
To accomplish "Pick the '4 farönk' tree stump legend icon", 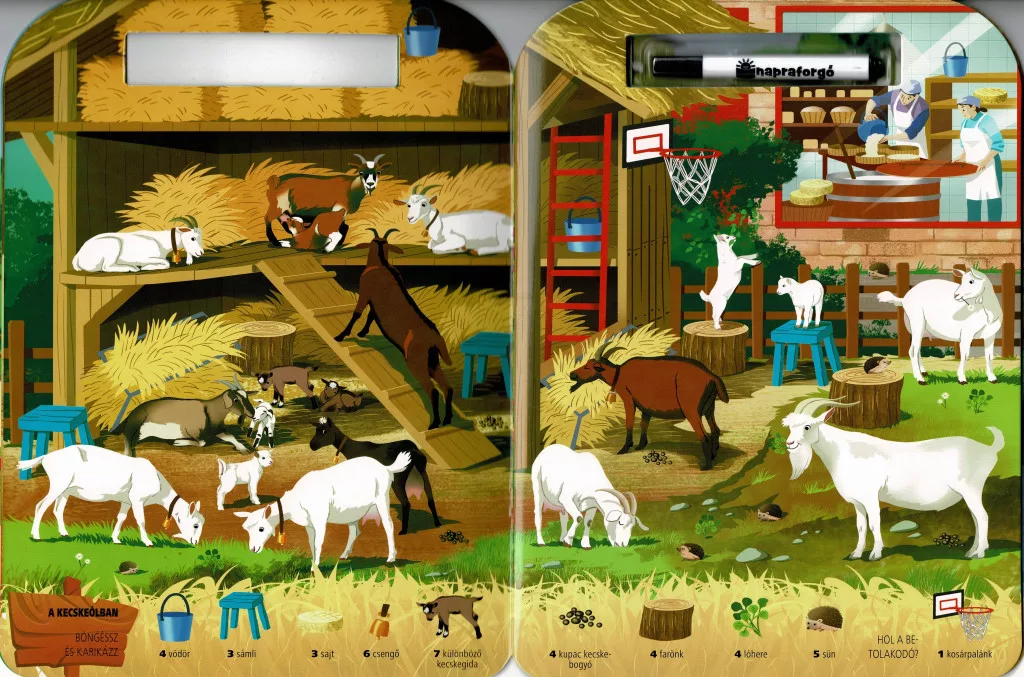I will 666,618.
